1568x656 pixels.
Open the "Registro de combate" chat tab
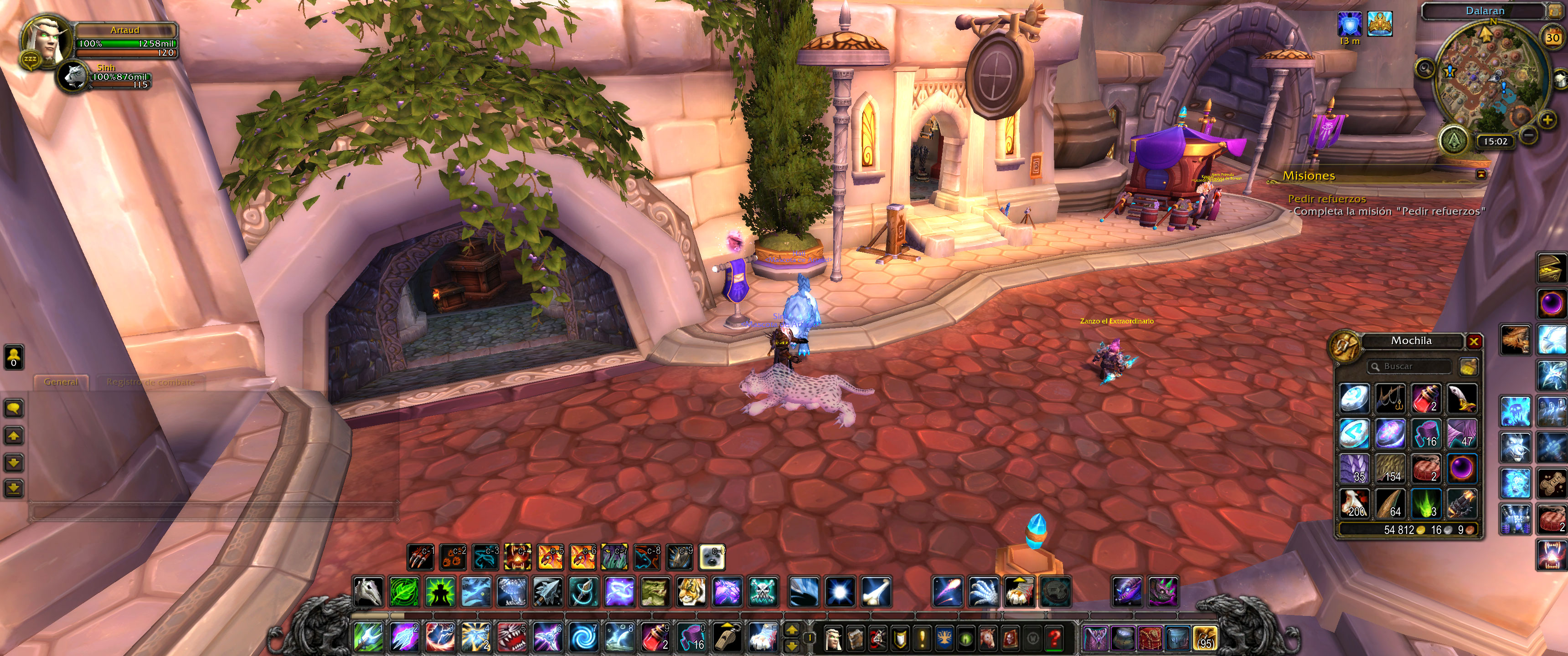tap(150, 382)
